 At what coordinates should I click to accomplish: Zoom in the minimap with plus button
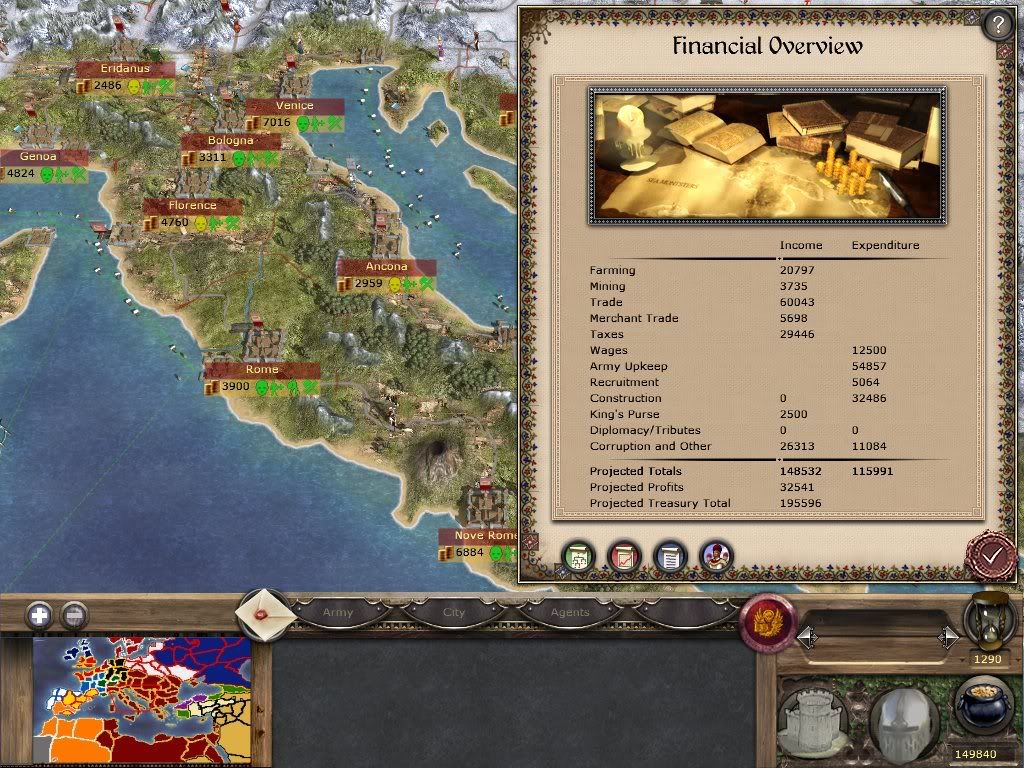(39, 615)
